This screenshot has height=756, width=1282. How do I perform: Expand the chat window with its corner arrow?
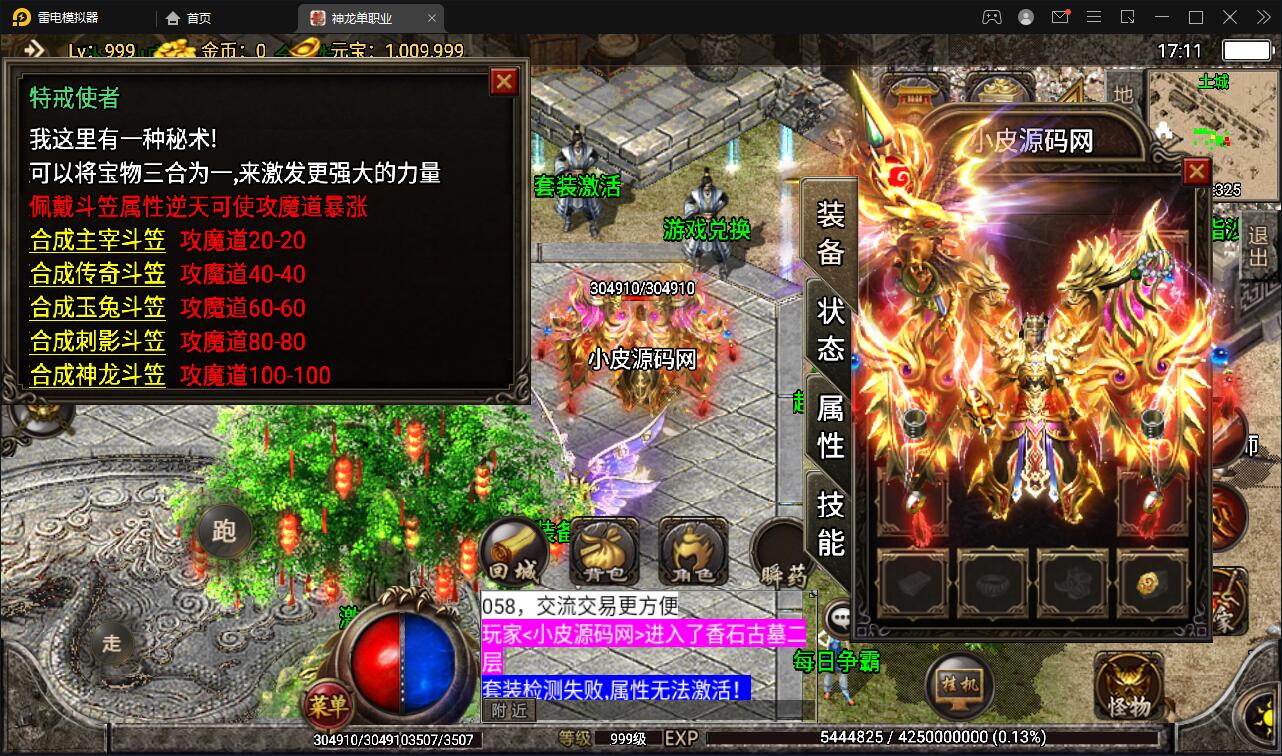(812, 595)
